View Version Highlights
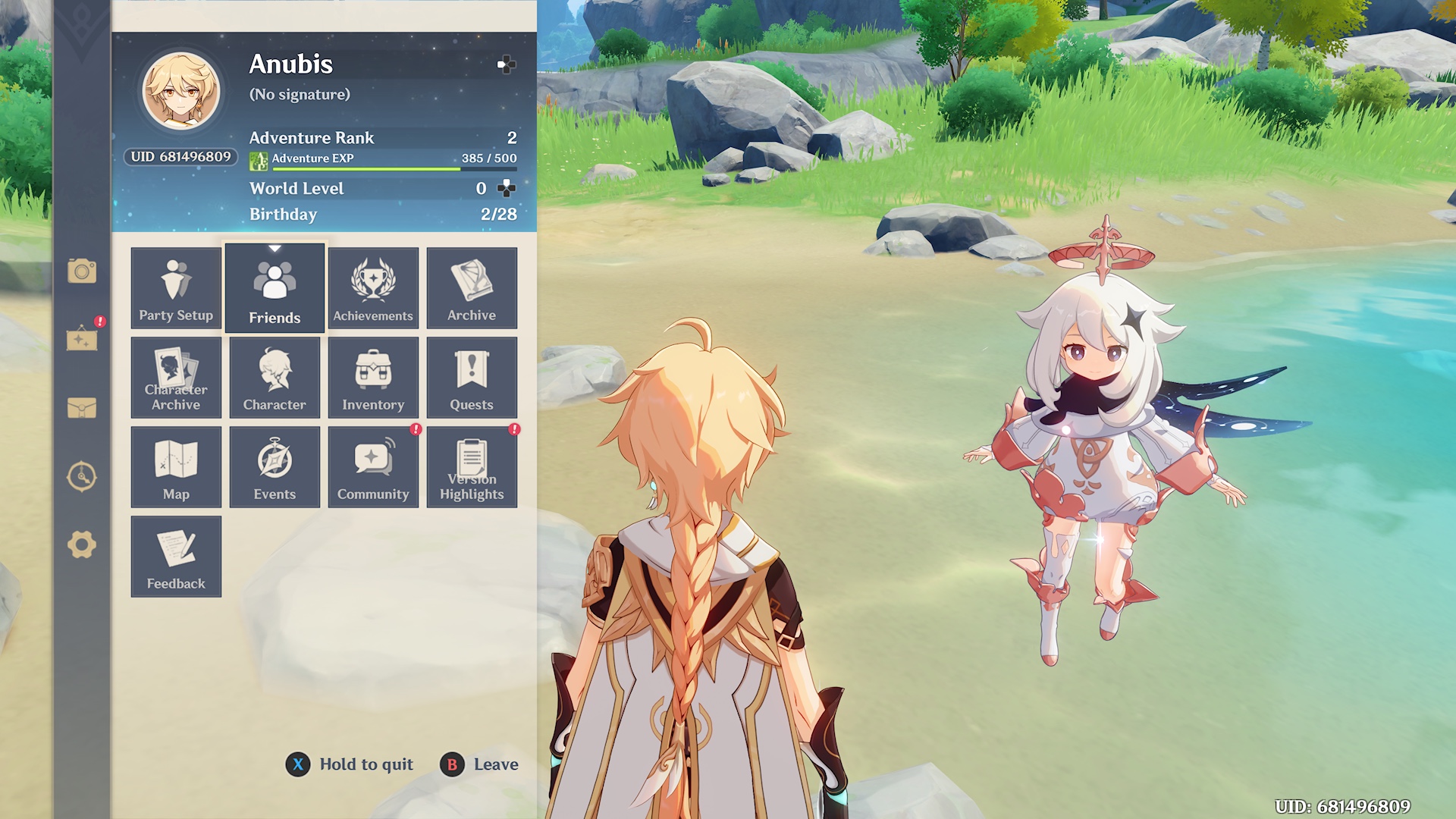 coord(472,467)
